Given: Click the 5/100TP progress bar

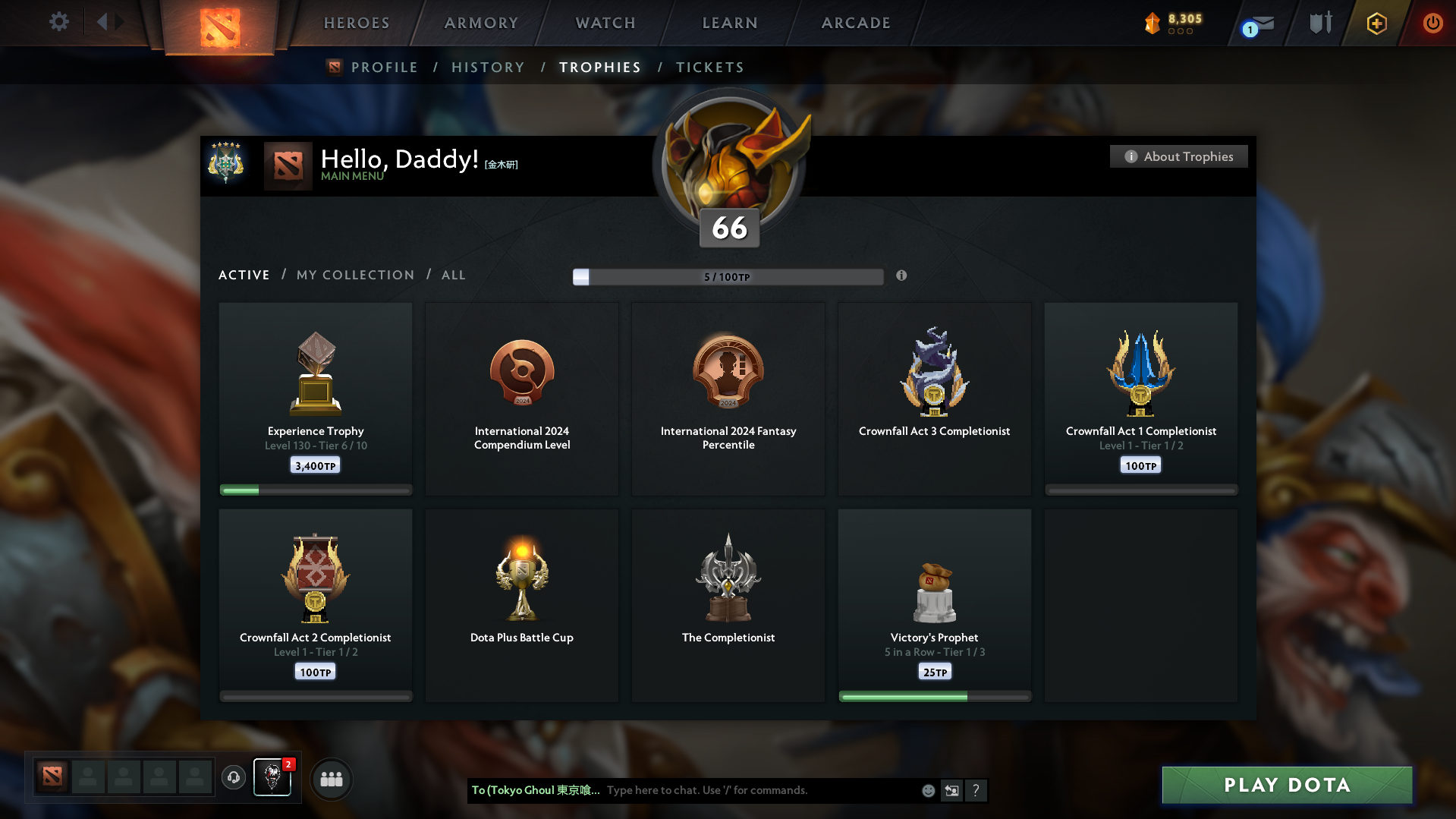Looking at the screenshot, I should pyautogui.click(x=728, y=276).
